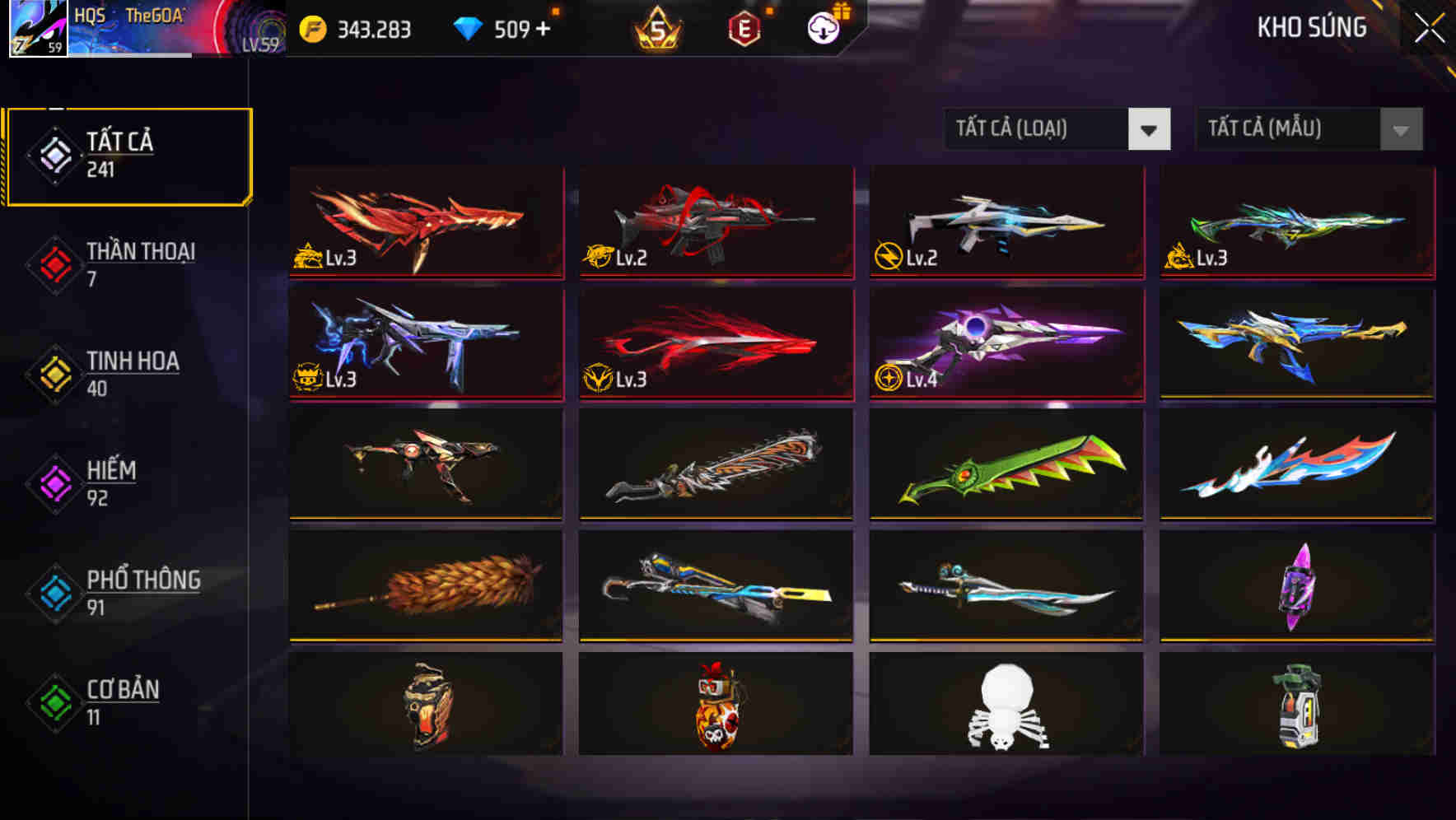Open the TẤT CẢ (LOẠI) filter dropdown

tap(1057, 129)
